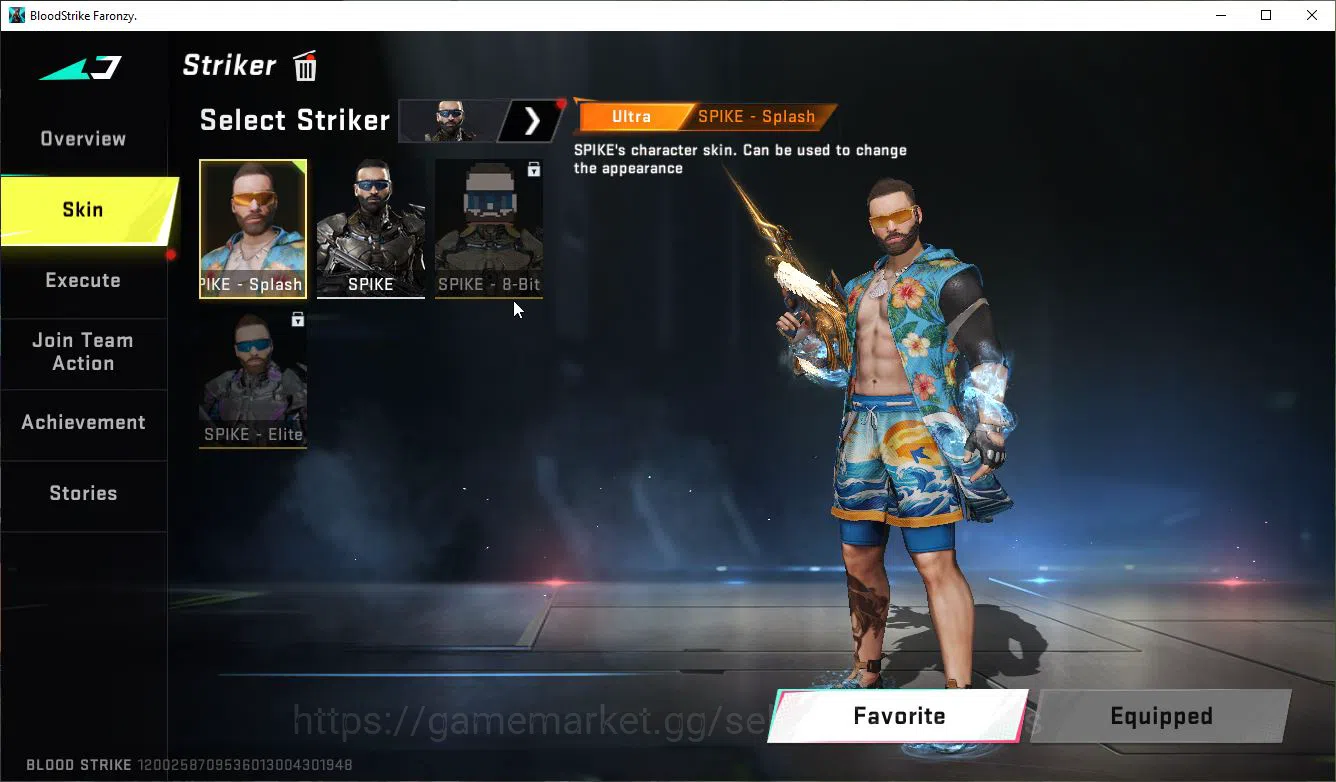
Task: Select the SPIKE - 8-Bit skin thumbnail
Action: (x=488, y=228)
